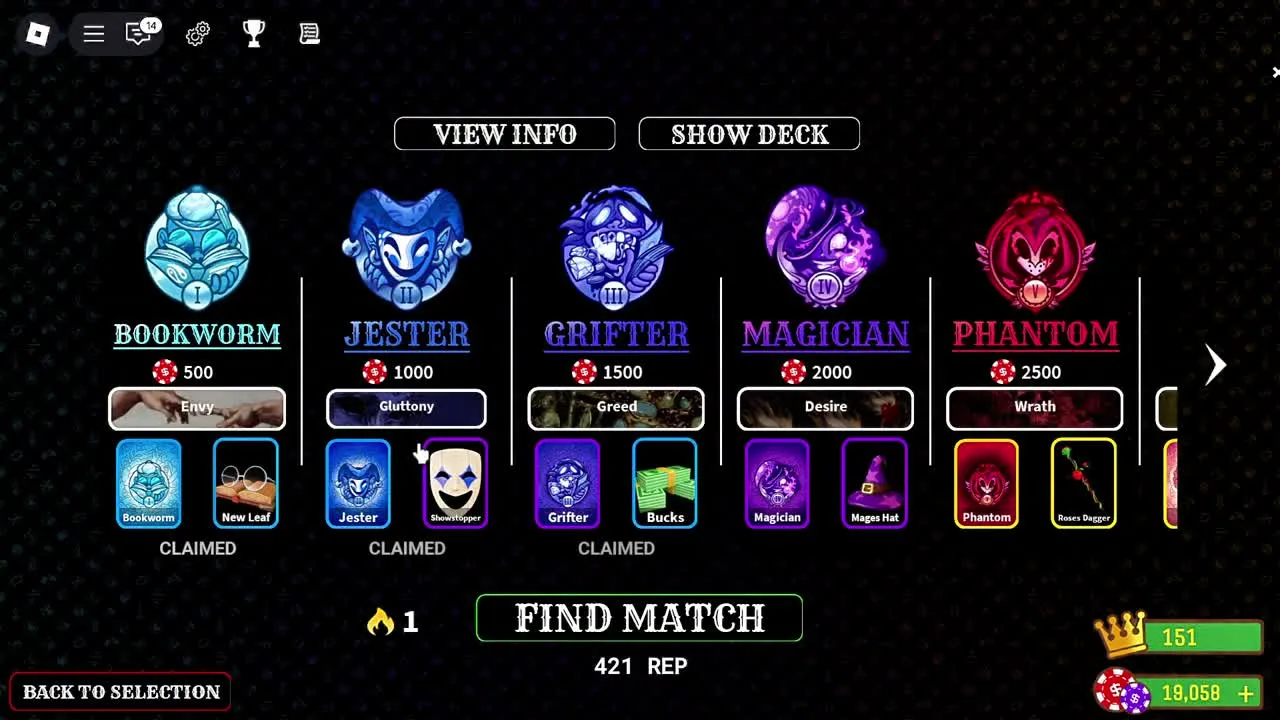
Task: Select the New Leaf item icon
Action: 245,483
